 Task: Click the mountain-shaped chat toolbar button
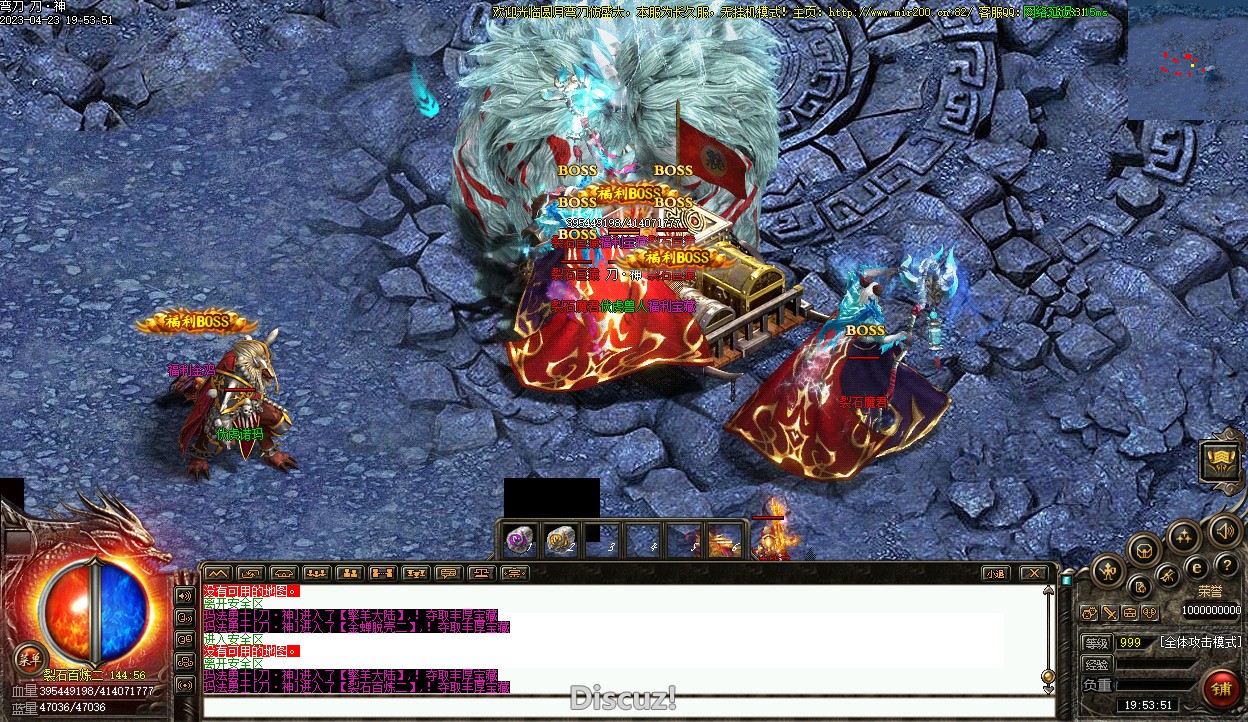click(x=217, y=573)
